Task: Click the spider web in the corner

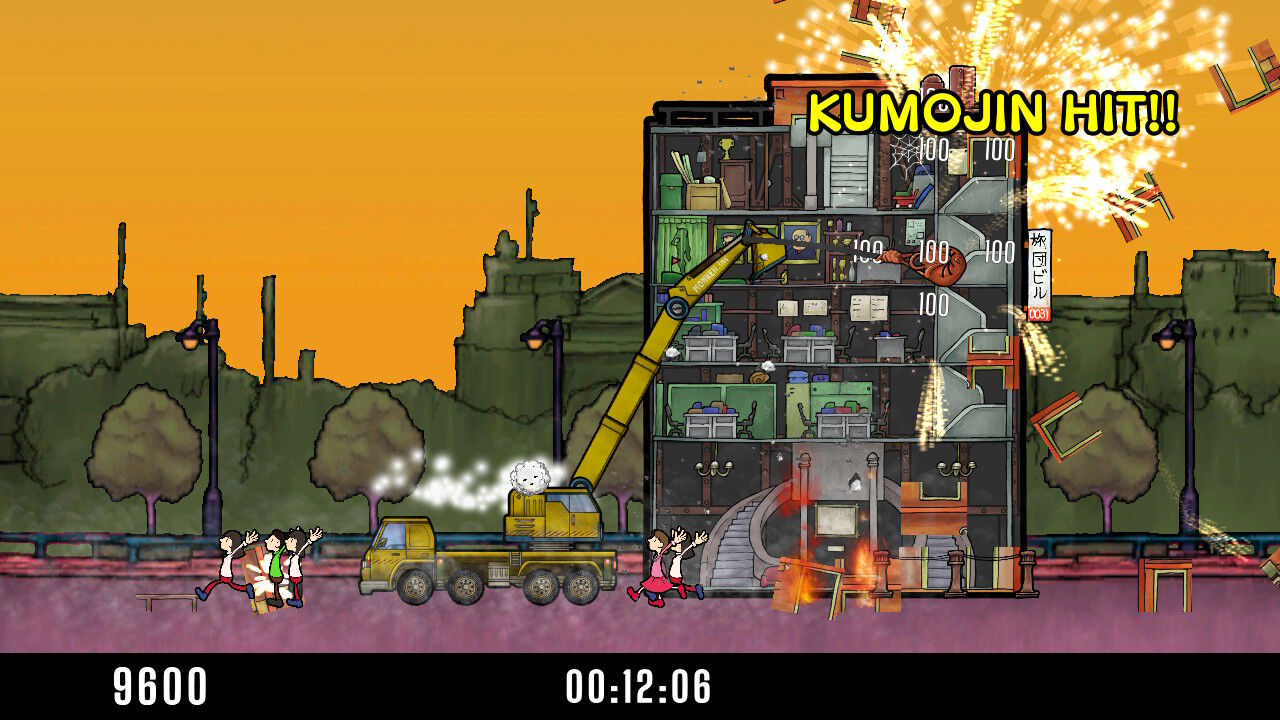Action: (x=904, y=152)
